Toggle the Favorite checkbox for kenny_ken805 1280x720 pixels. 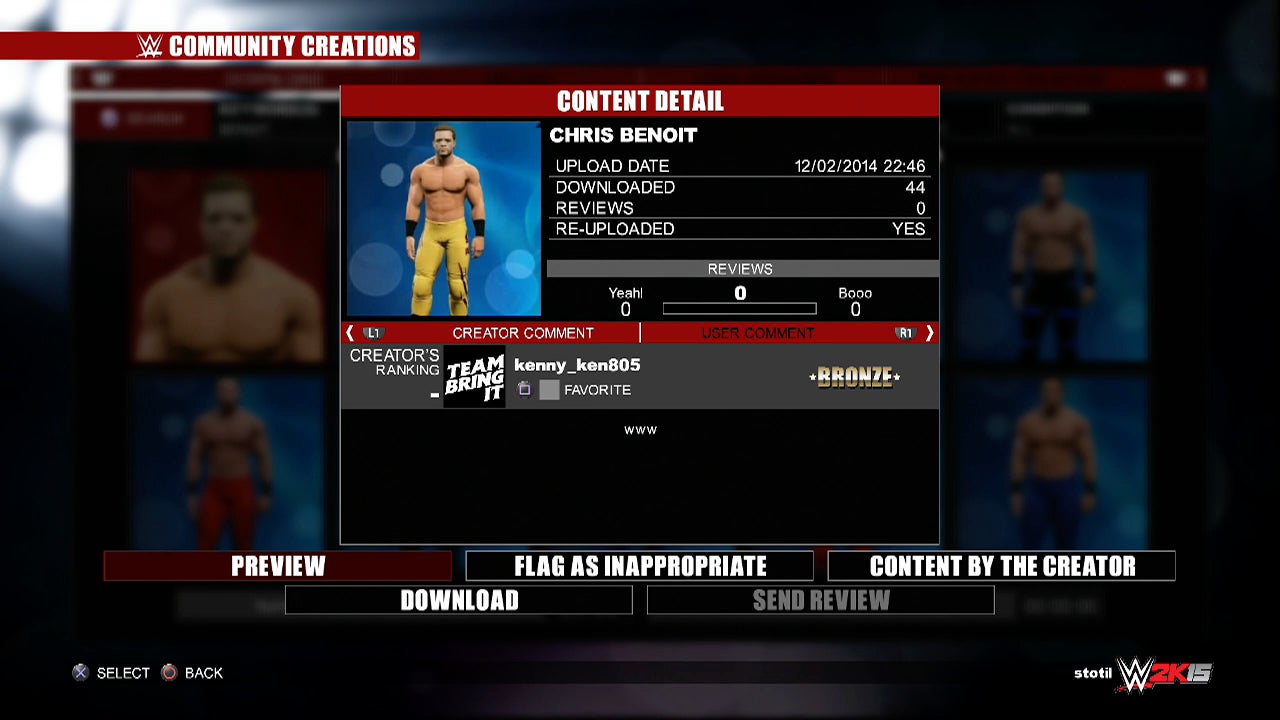(549, 390)
